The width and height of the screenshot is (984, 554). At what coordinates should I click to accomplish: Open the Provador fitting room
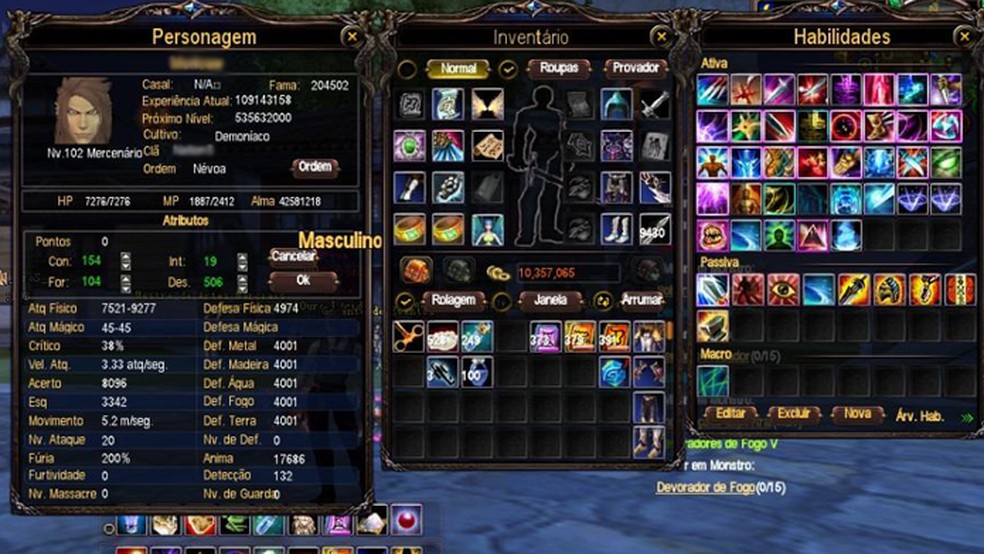(636, 69)
